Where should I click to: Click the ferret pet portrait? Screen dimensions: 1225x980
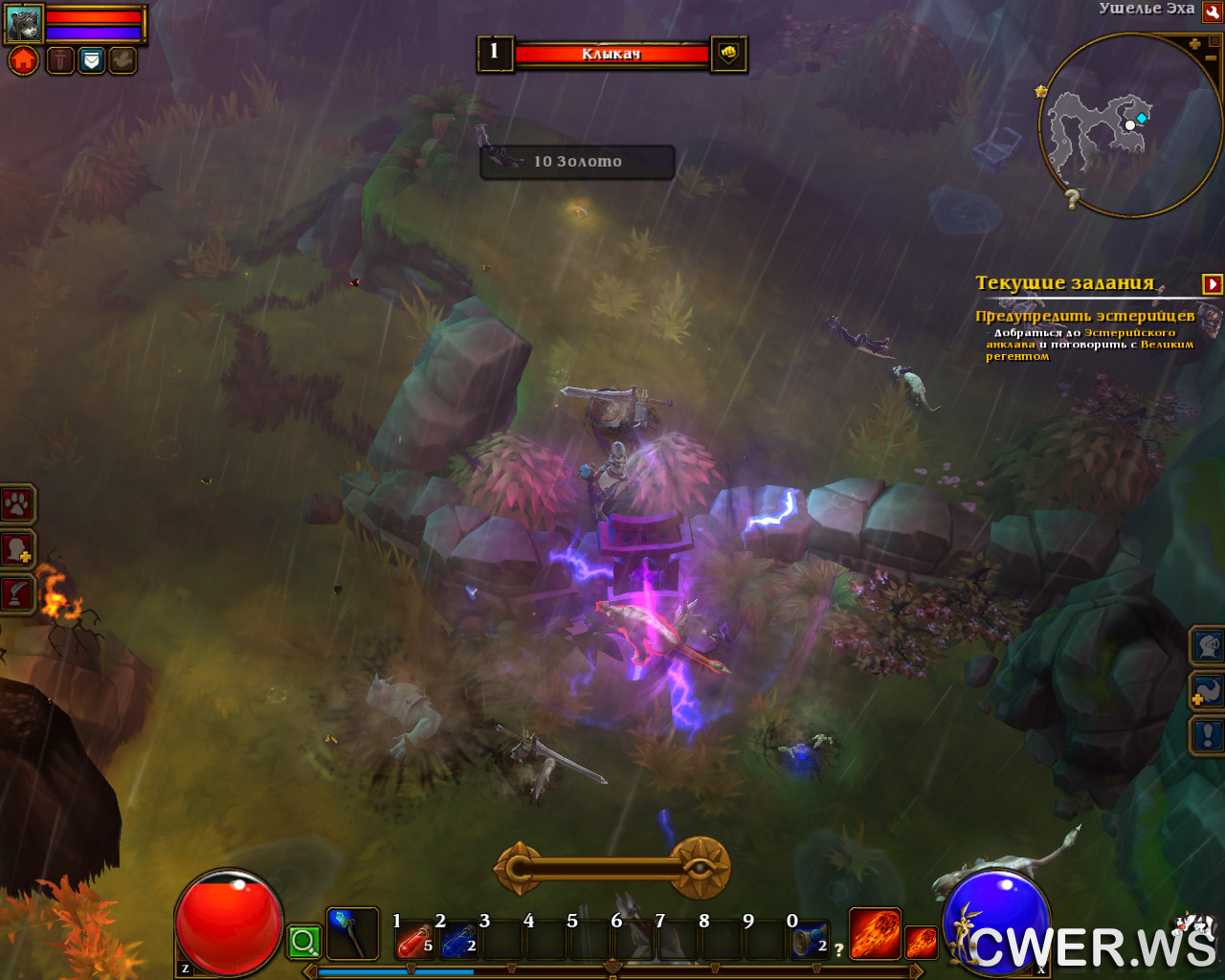pyautogui.click(x=24, y=24)
